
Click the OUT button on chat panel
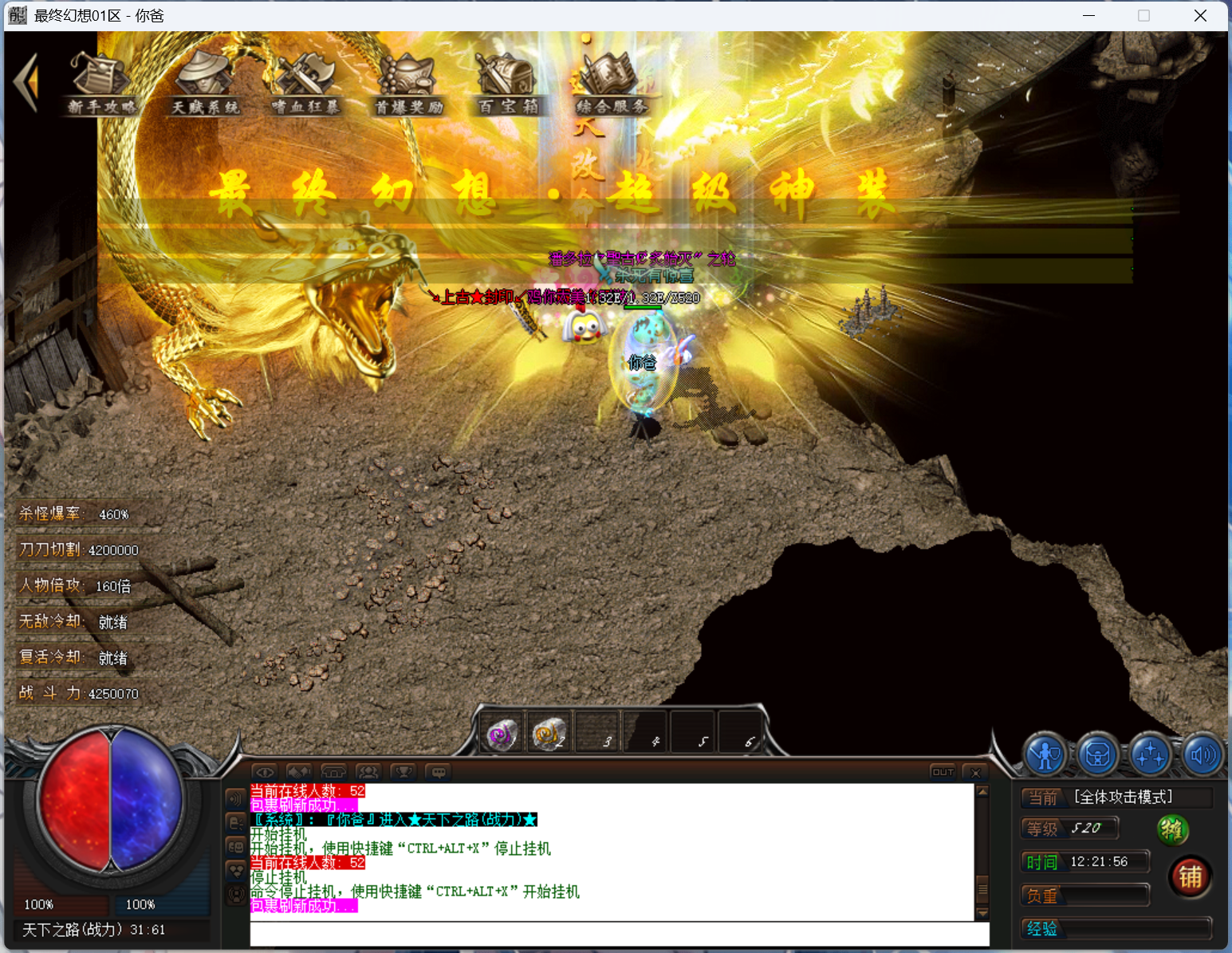pos(943,772)
